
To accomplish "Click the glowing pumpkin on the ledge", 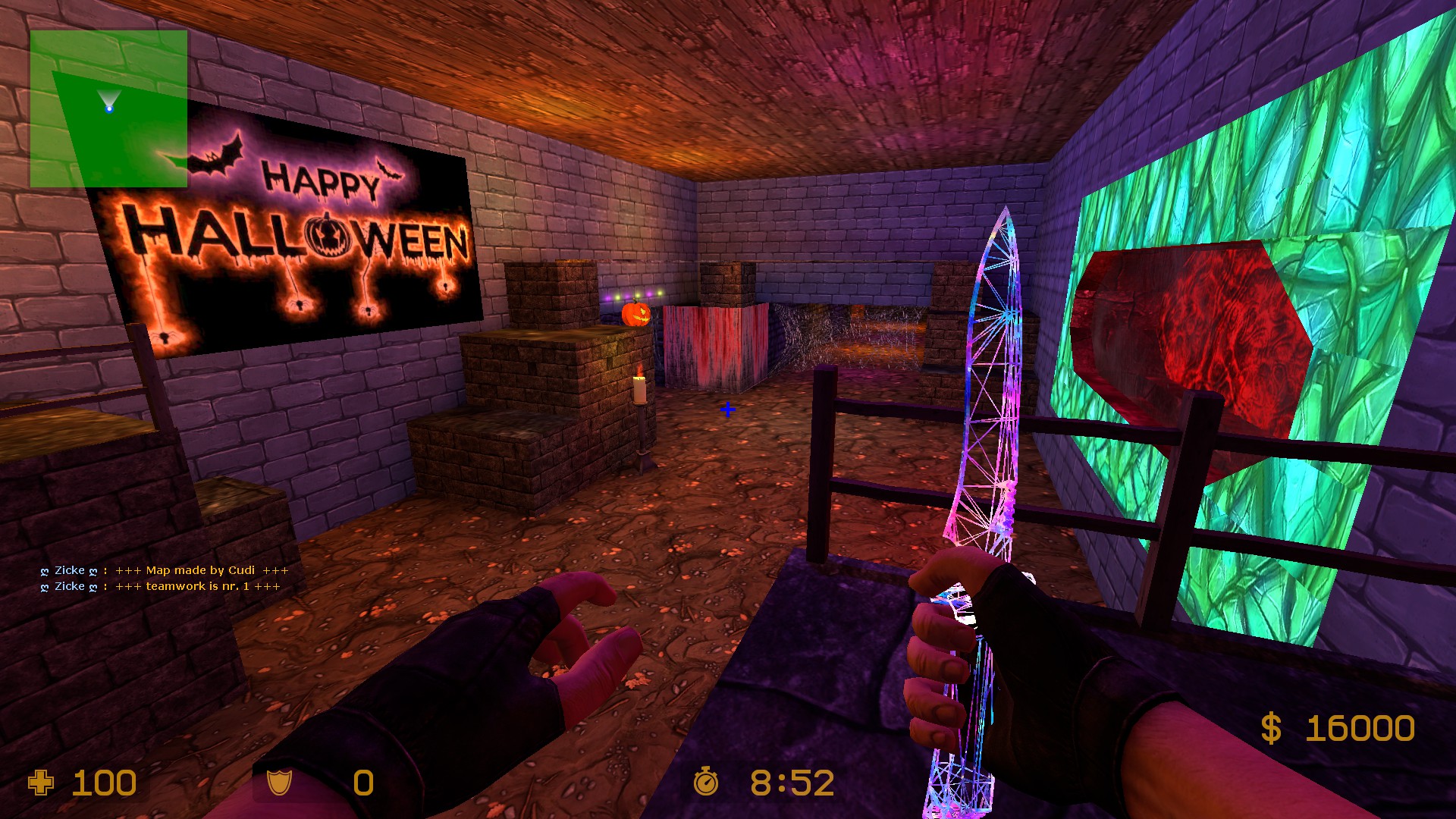I will click(x=635, y=315).
